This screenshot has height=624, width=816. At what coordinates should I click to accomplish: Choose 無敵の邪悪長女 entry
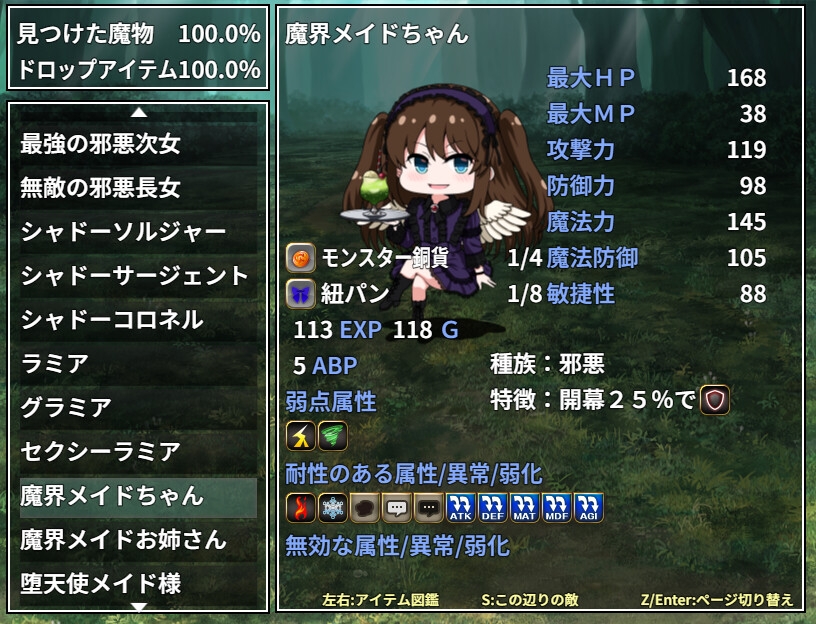pos(138,188)
